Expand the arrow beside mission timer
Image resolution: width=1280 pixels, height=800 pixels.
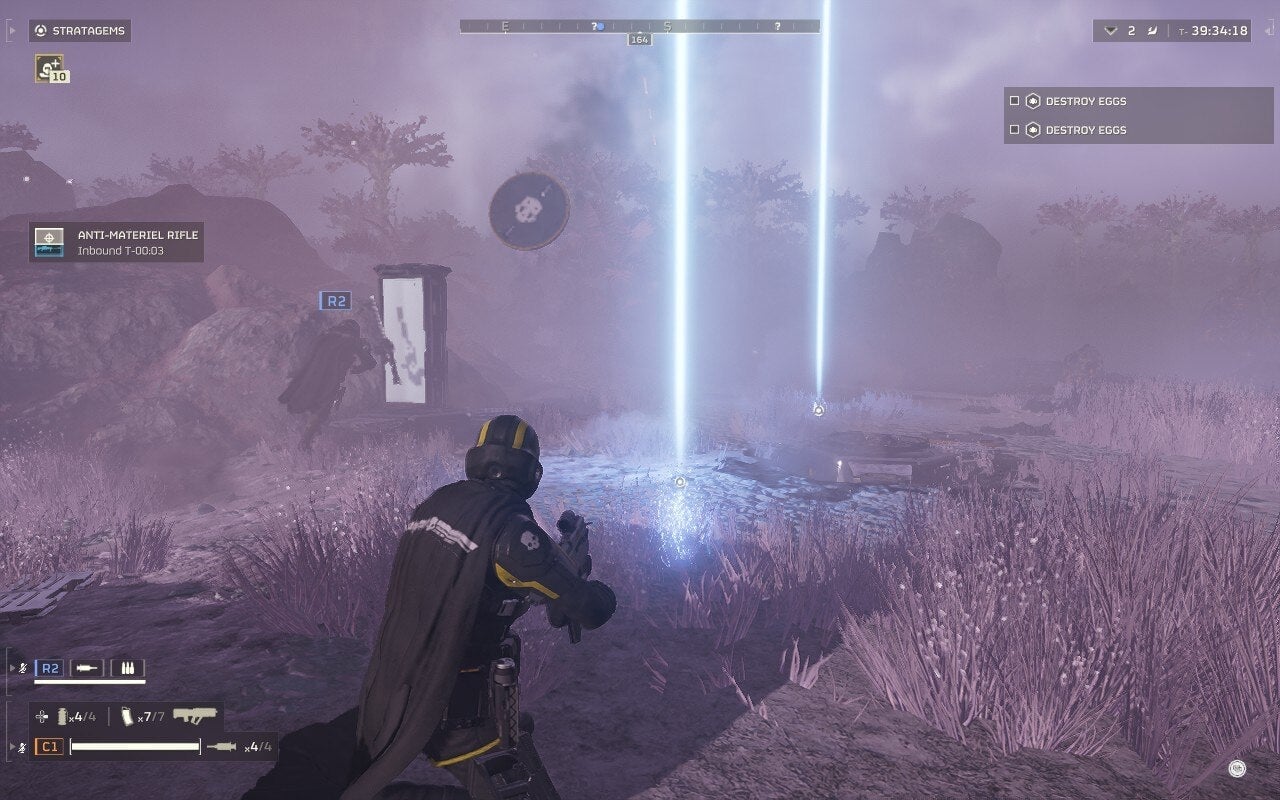point(1266,31)
